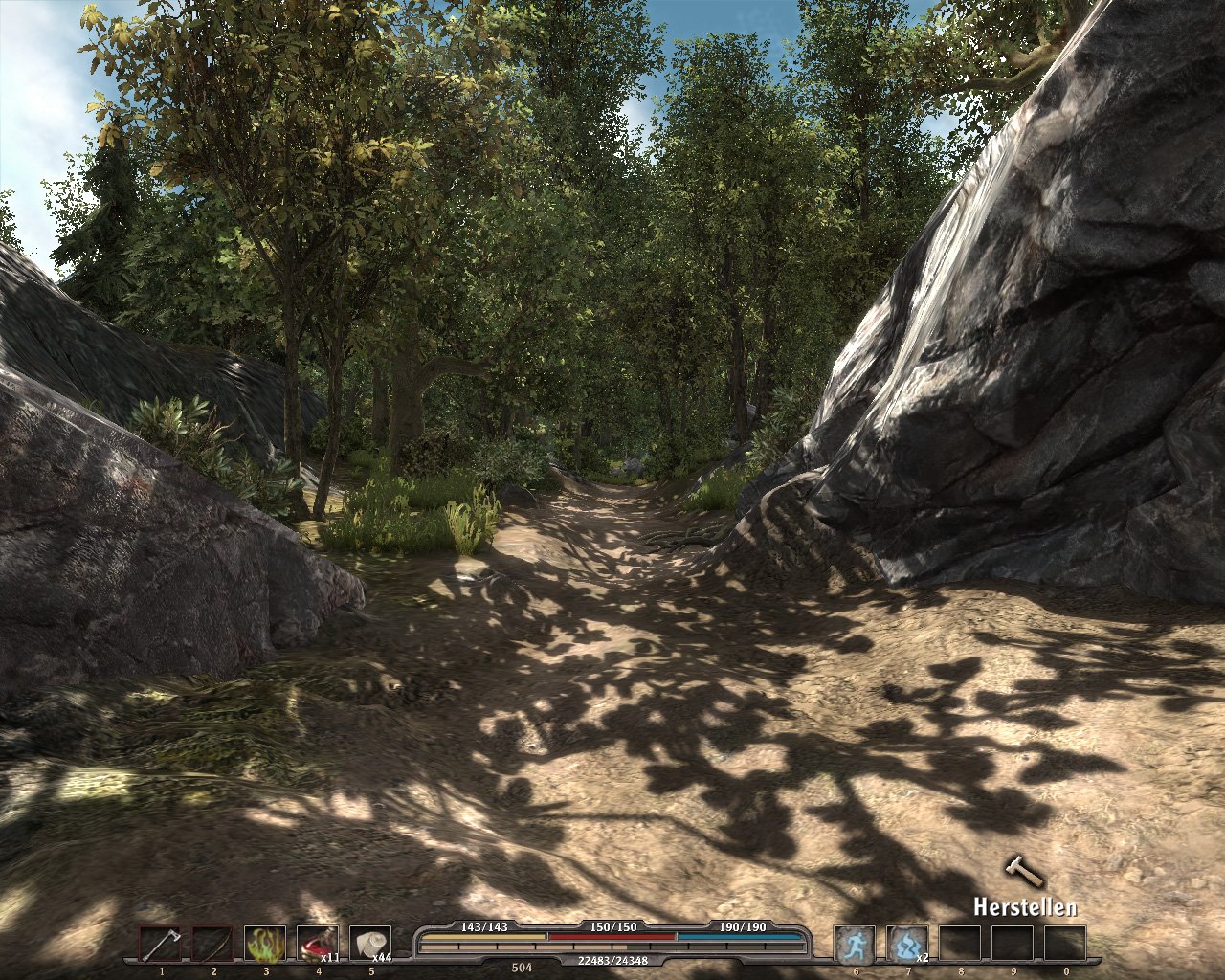Viewport: 1225px width, 980px height.
Task: Select the axe in hotbar slot 1
Action: click(x=160, y=944)
